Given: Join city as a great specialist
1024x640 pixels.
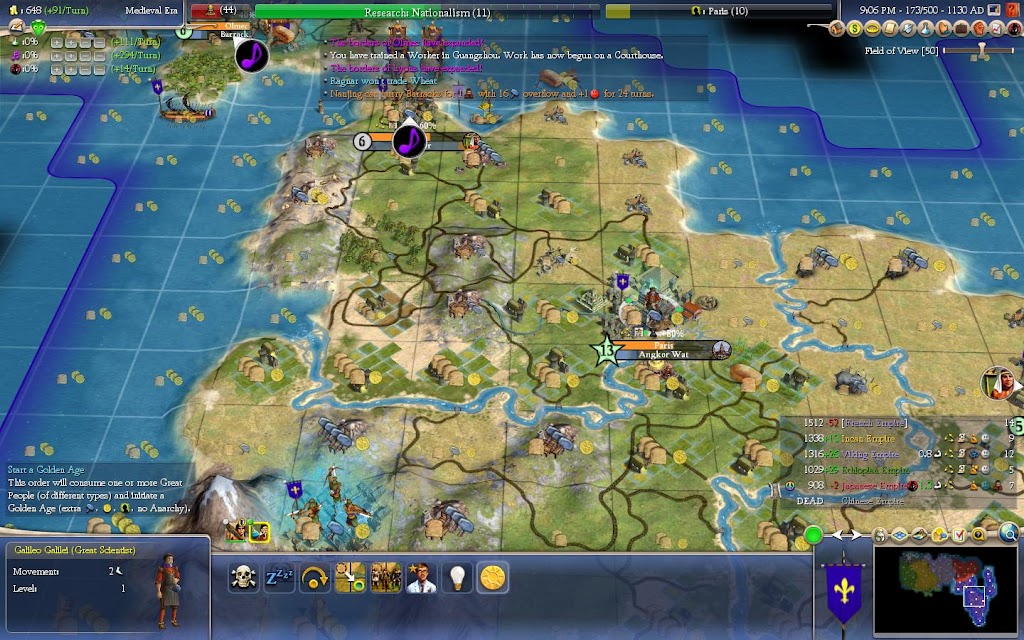Looking at the screenshot, I should 421,577.
